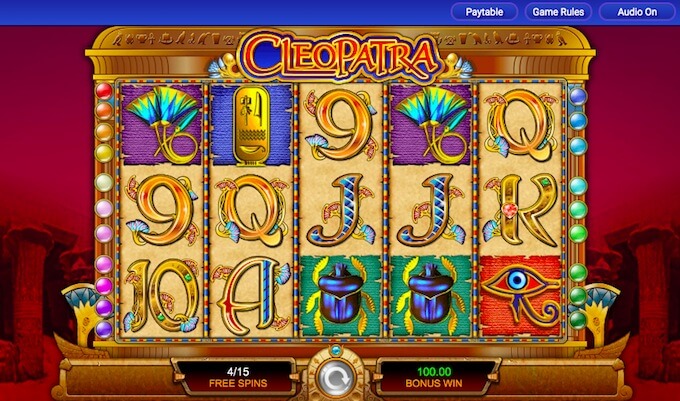680x401 pixels.
Task: Open the Paytable
Action: point(485,12)
